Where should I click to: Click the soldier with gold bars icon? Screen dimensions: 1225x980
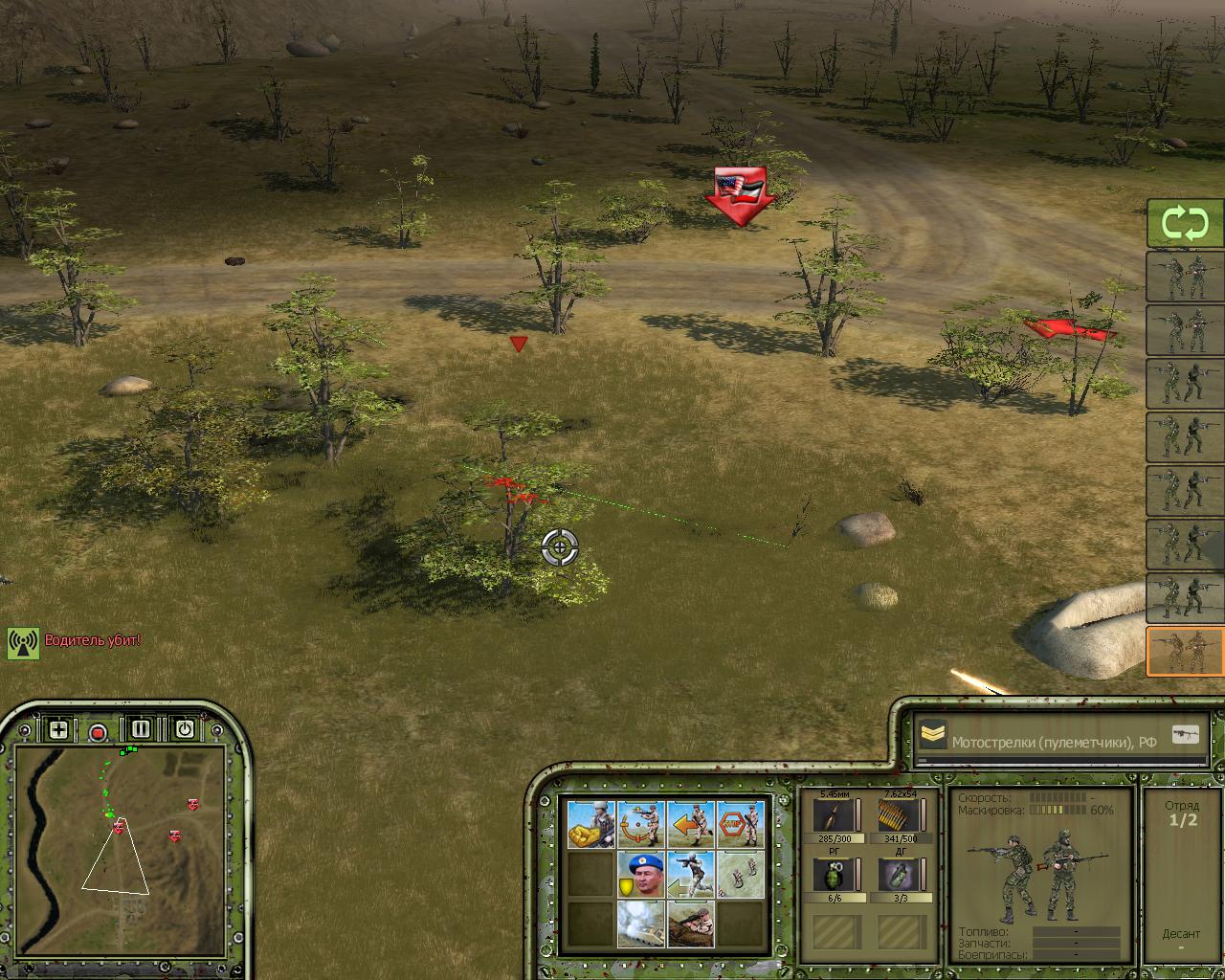(x=590, y=823)
